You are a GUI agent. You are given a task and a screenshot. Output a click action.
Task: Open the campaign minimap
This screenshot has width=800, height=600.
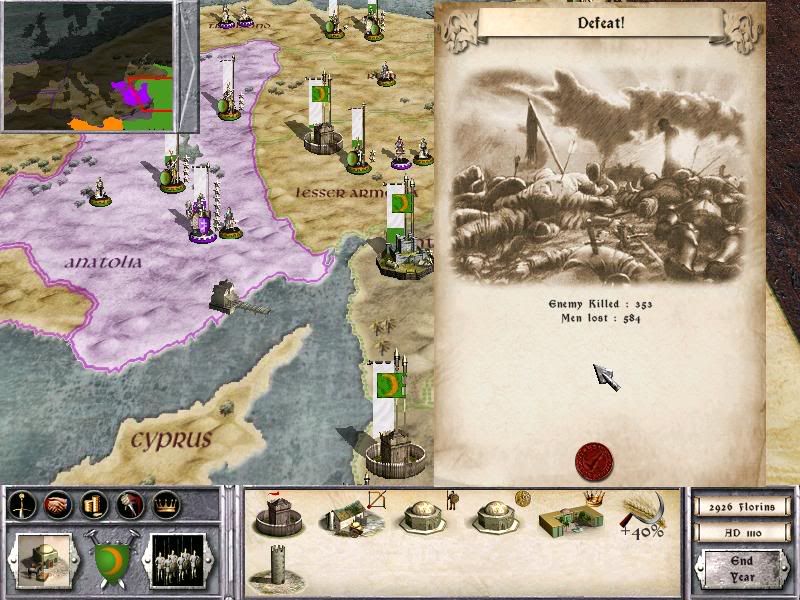[100, 67]
